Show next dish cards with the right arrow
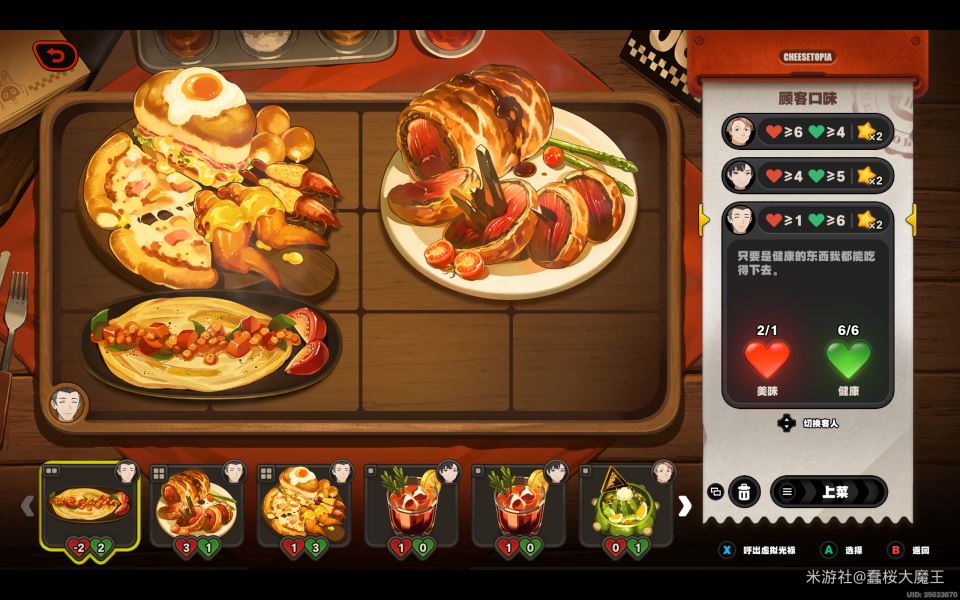This screenshot has height=600, width=960. pos(685,506)
